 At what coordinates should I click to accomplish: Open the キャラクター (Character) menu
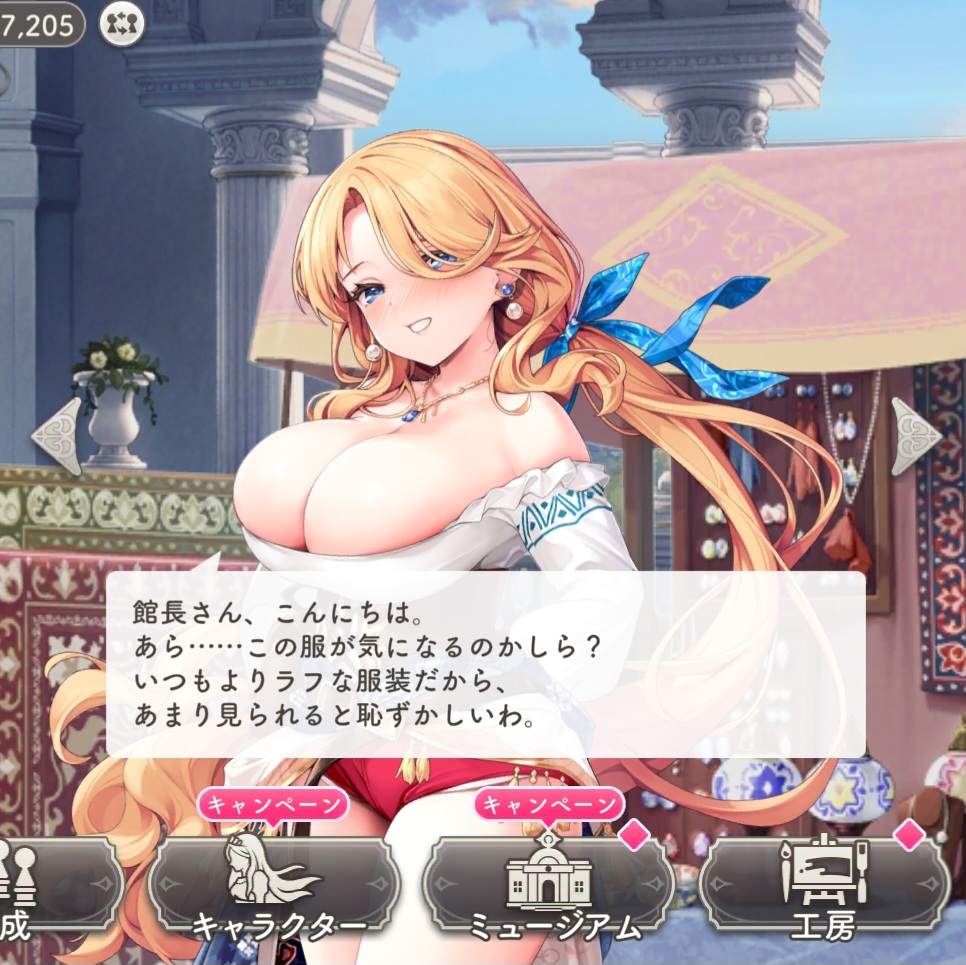(x=275, y=886)
